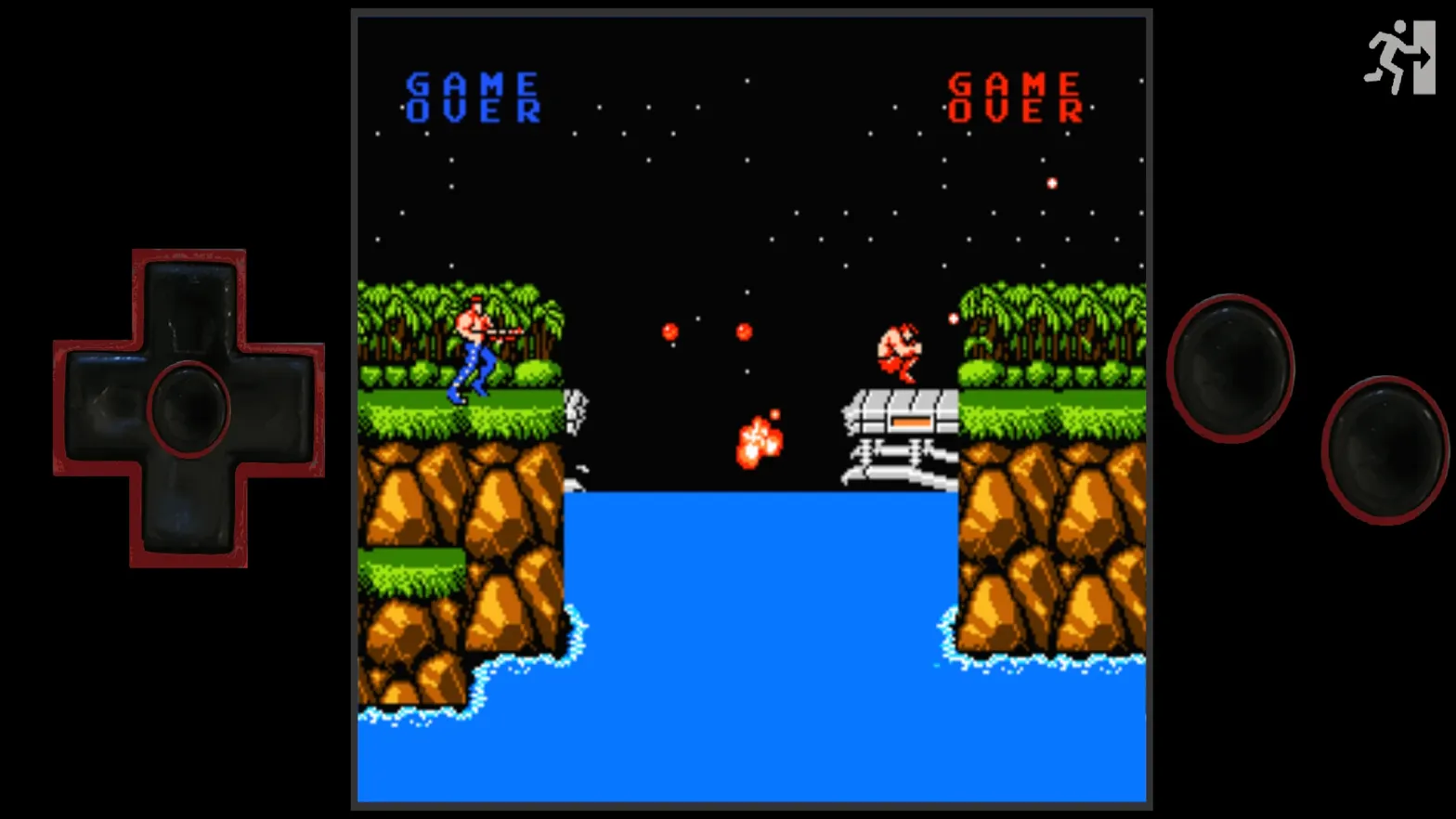Click Player 1 sprite holding the rifle
Image resolution: width=1456 pixels, height=819 pixels.
[478, 348]
